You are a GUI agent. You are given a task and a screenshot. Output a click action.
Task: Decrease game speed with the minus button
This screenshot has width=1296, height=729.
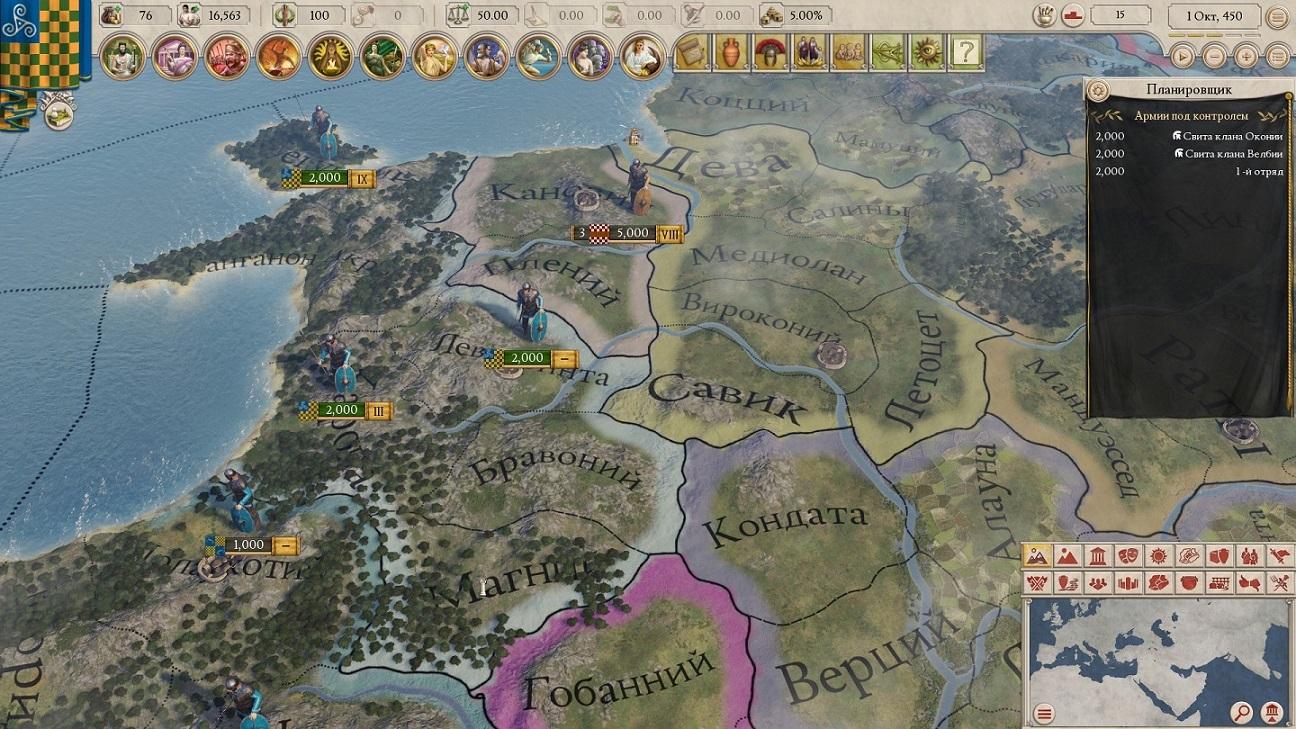point(1214,56)
